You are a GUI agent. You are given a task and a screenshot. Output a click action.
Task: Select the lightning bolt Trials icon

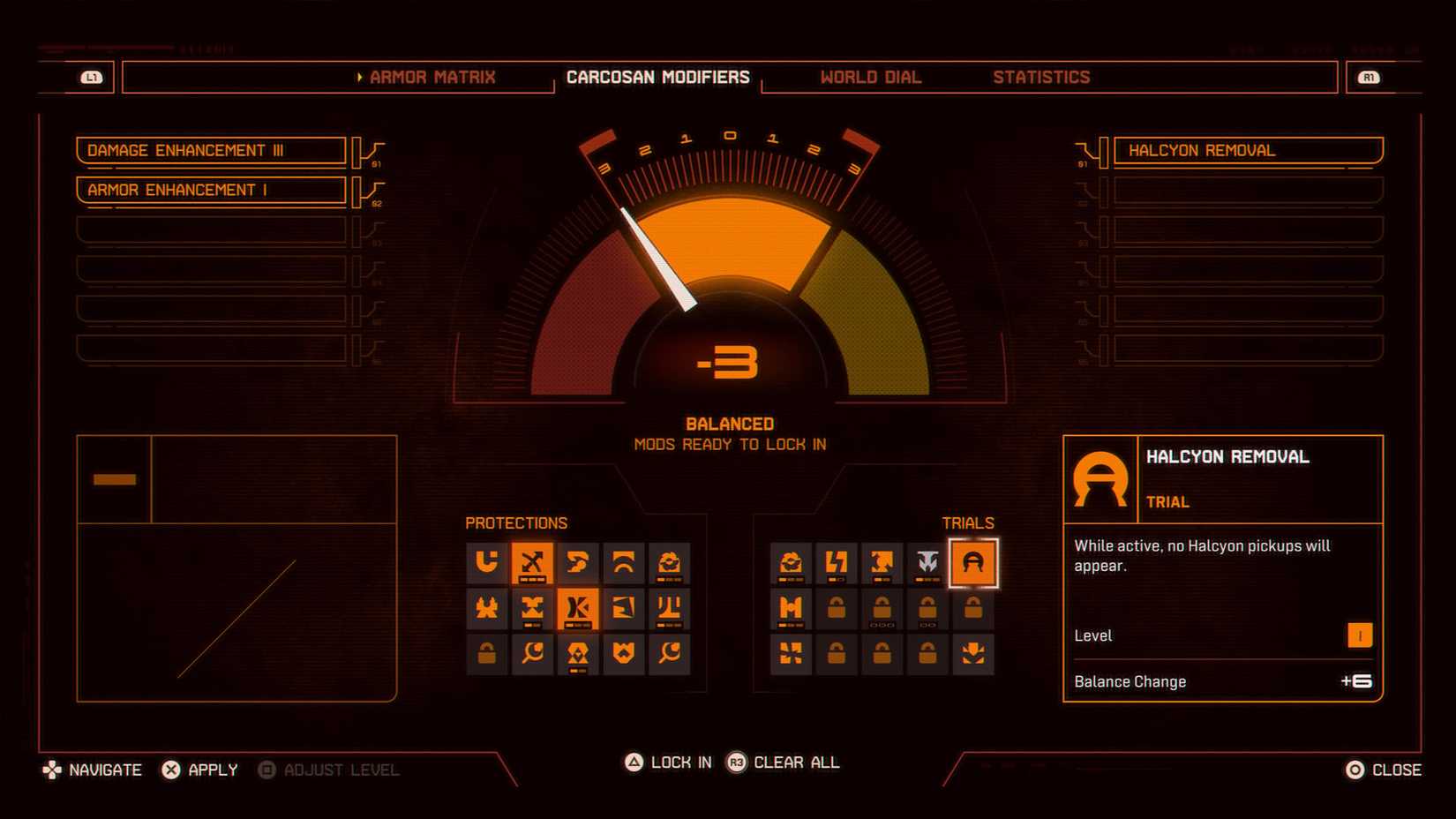pyautogui.click(x=837, y=563)
